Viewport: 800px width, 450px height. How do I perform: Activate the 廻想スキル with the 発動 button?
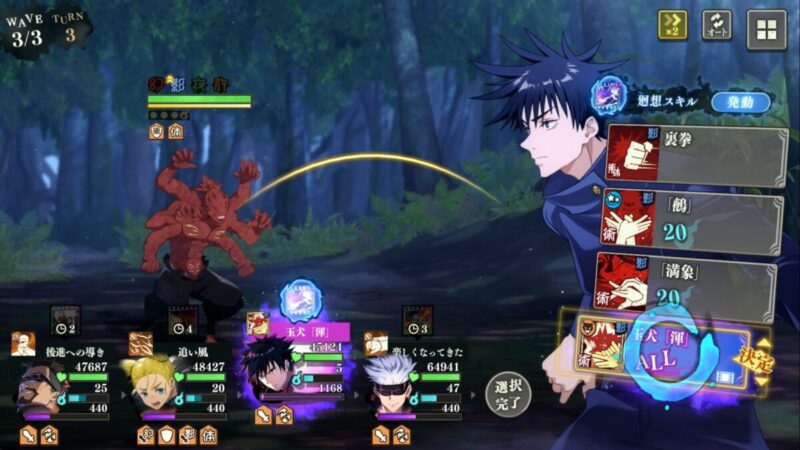[740, 102]
